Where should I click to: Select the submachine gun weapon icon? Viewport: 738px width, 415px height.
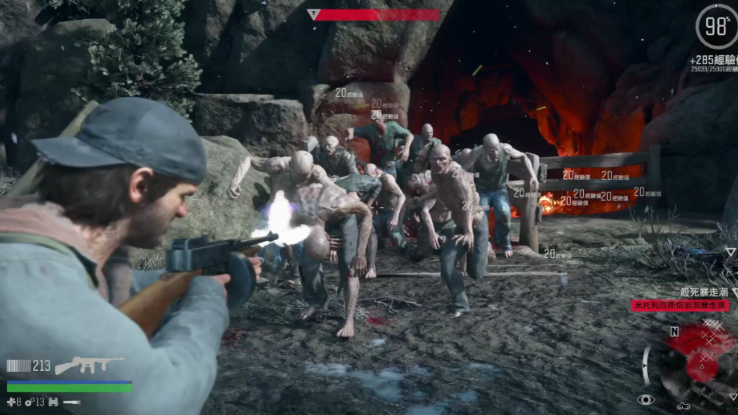(x=89, y=365)
